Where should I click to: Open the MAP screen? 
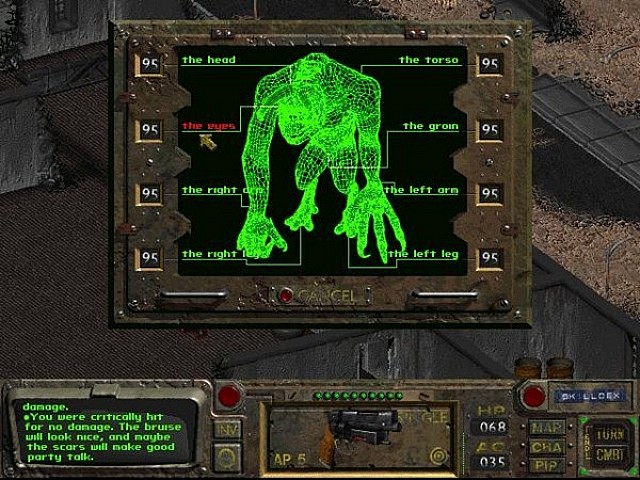(x=545, y=428)
